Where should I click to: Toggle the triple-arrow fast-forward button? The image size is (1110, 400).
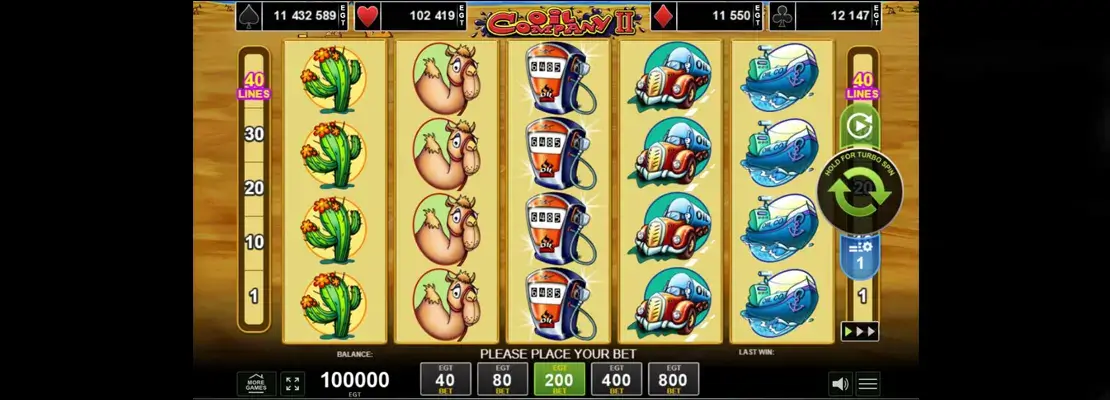(x=860, y=331)
